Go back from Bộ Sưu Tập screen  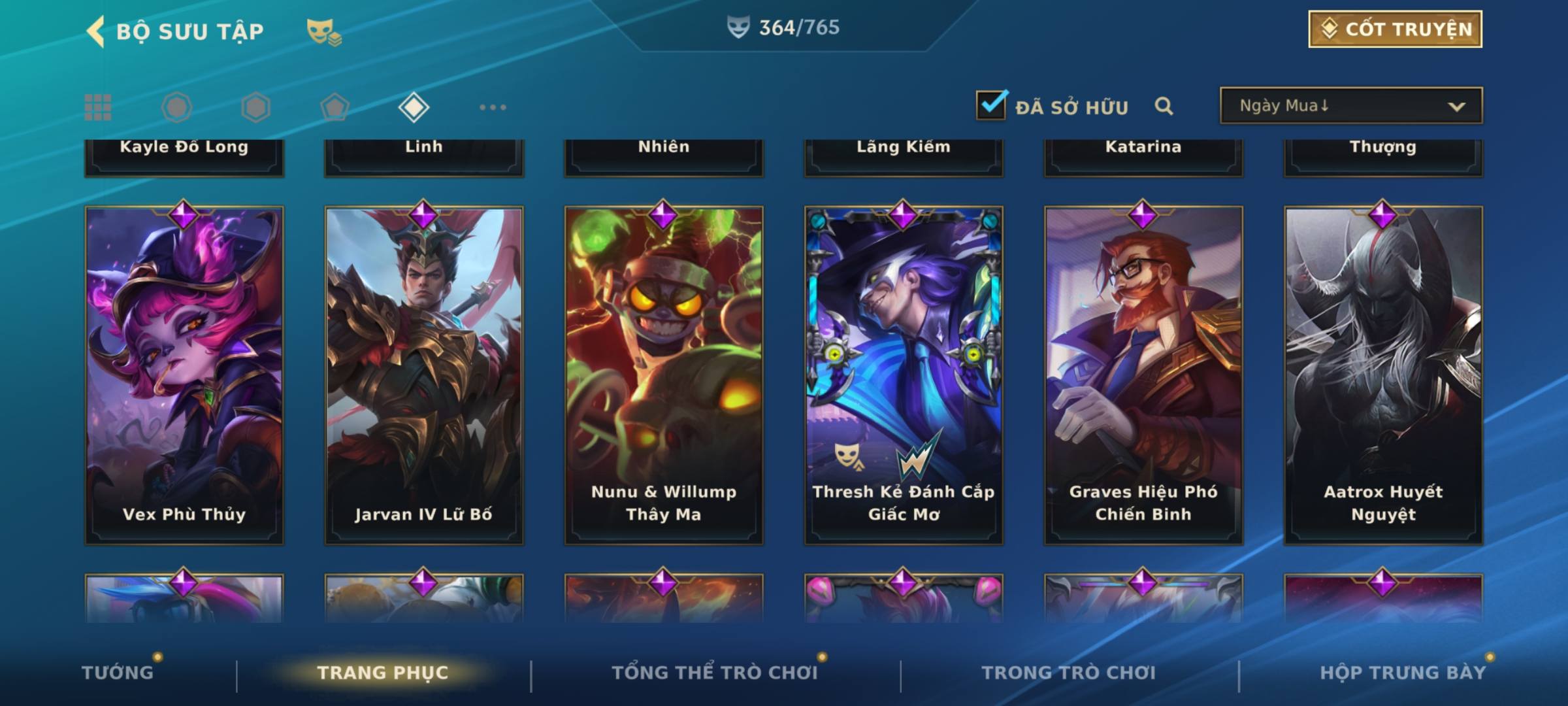tap(96, 31)
